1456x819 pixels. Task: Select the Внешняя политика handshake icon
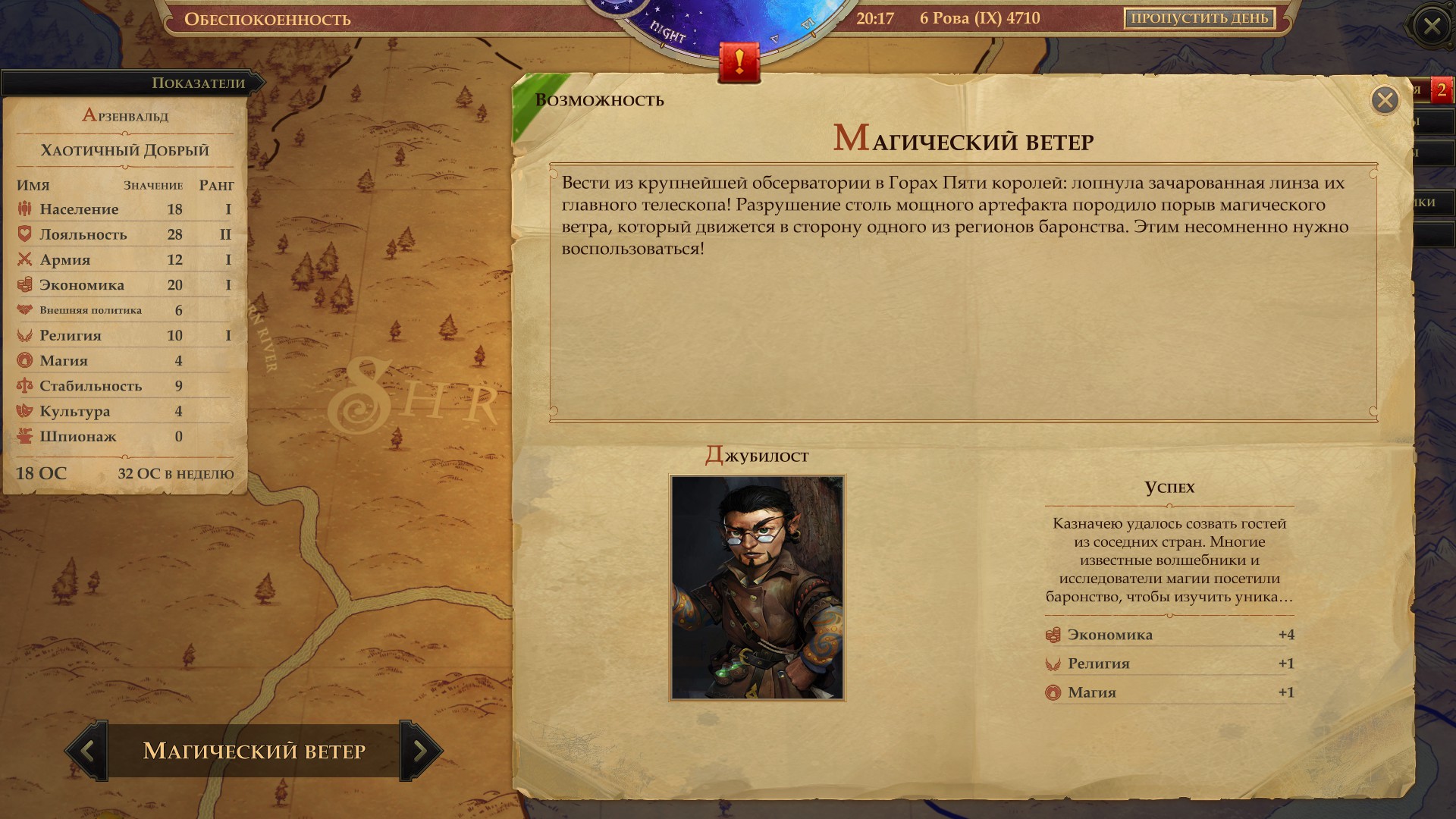24,309
